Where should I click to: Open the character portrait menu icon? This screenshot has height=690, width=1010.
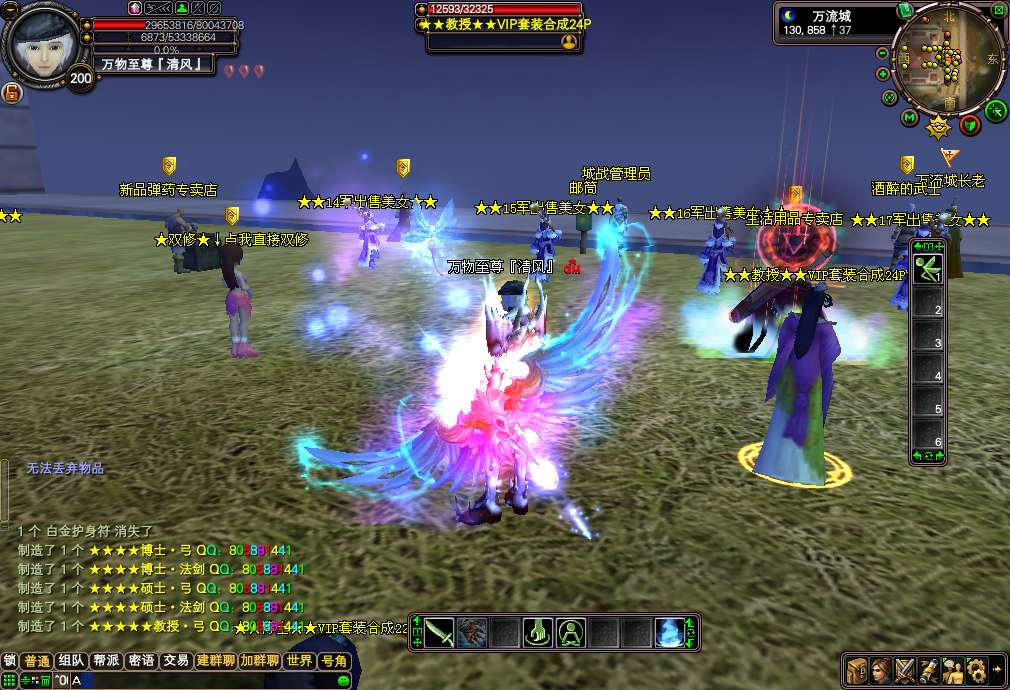(881, 669)
